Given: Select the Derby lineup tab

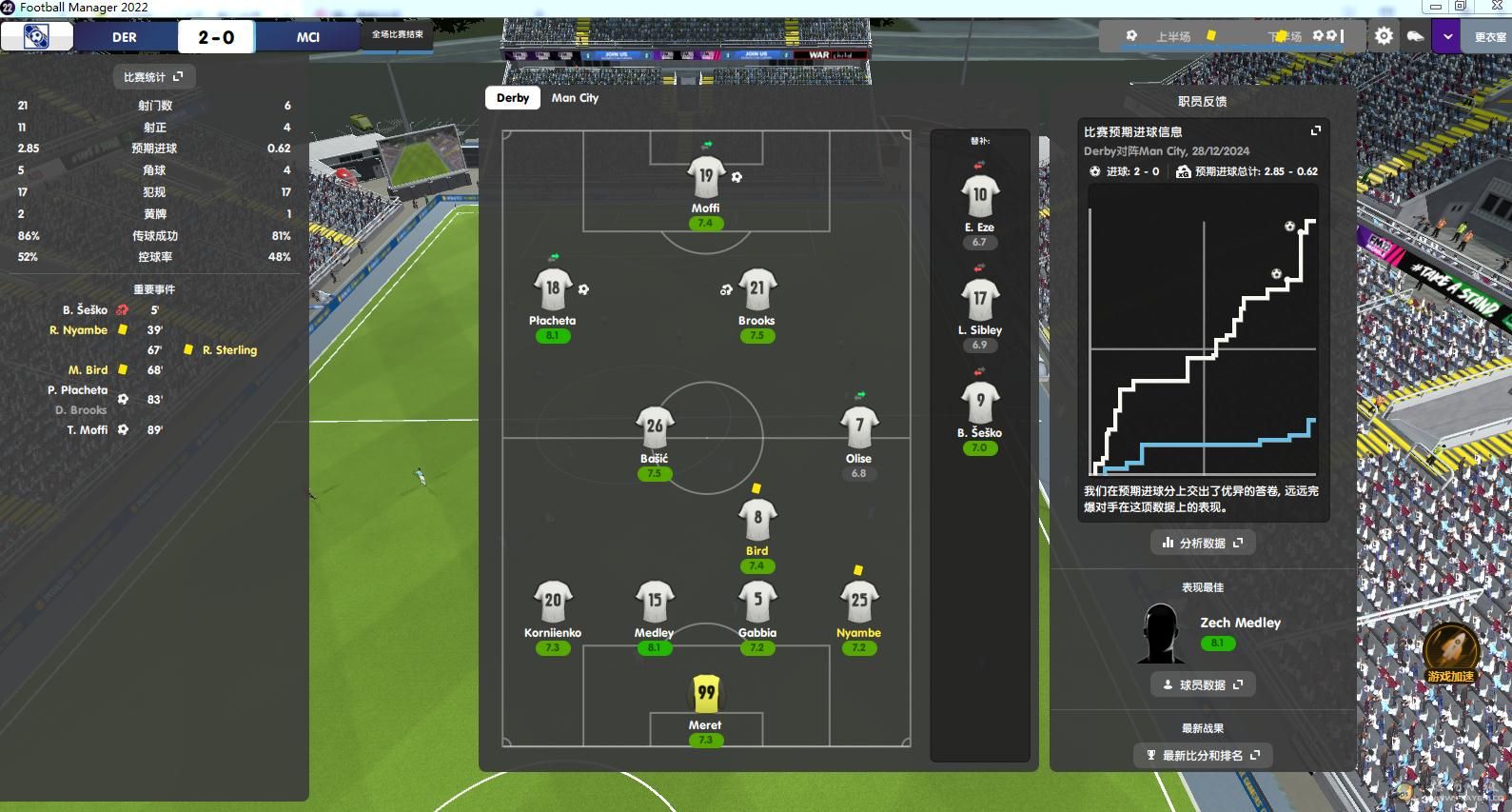Looking at the screenshot, I should (513, 98).
